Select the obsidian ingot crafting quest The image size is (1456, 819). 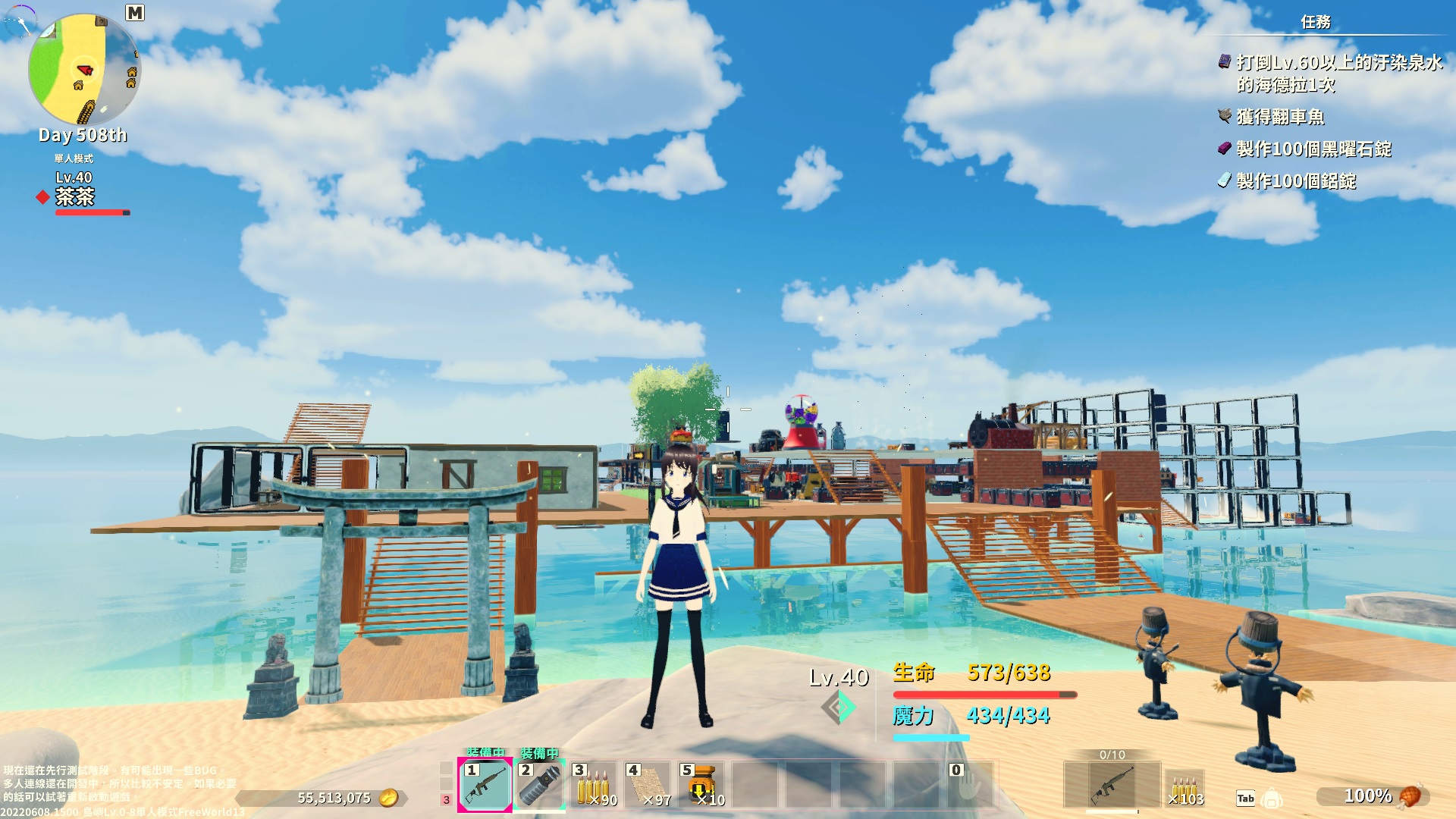[x=1313, y=149]
